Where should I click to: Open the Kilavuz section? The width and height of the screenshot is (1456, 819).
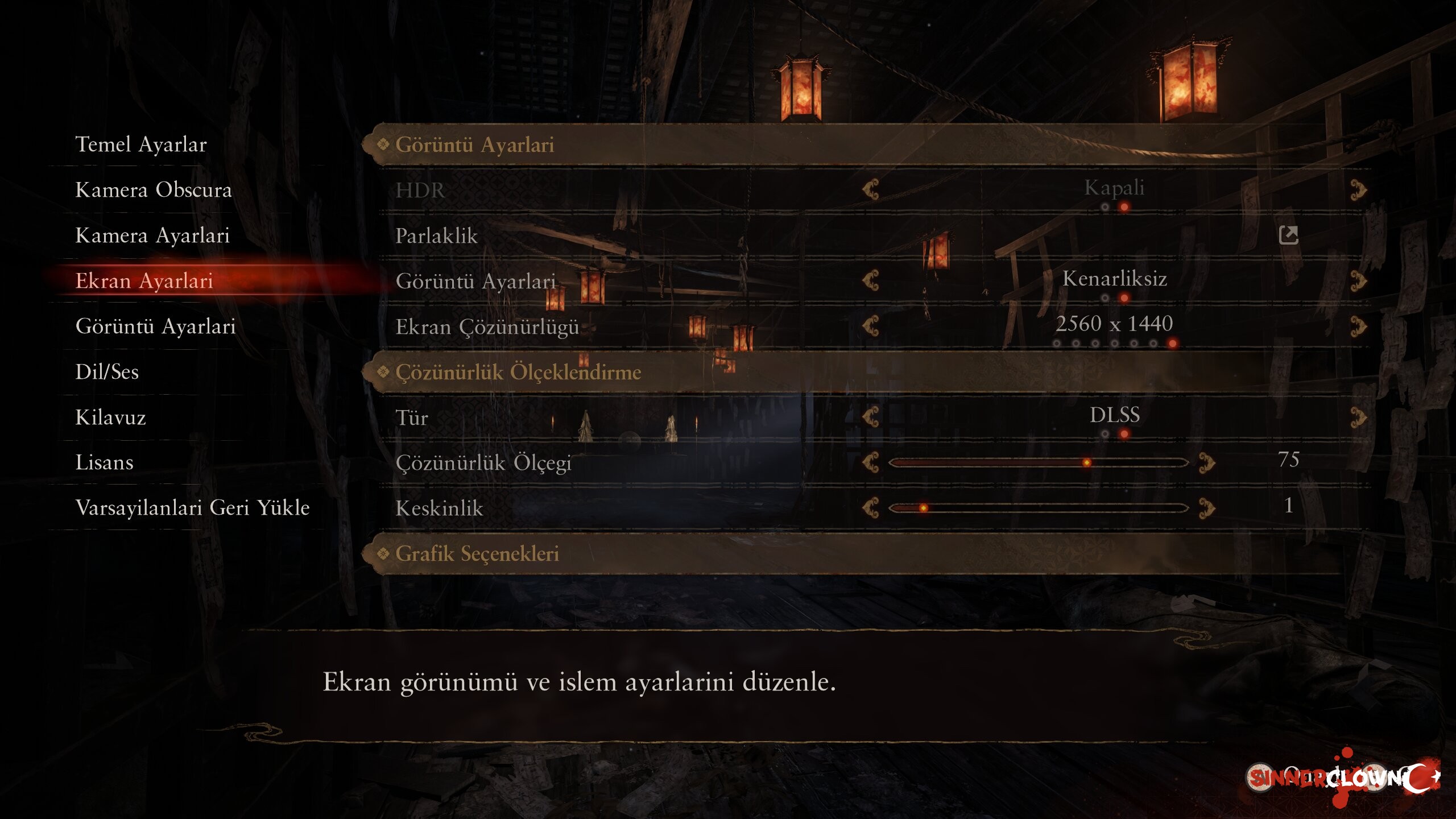(x=111, y=417)
